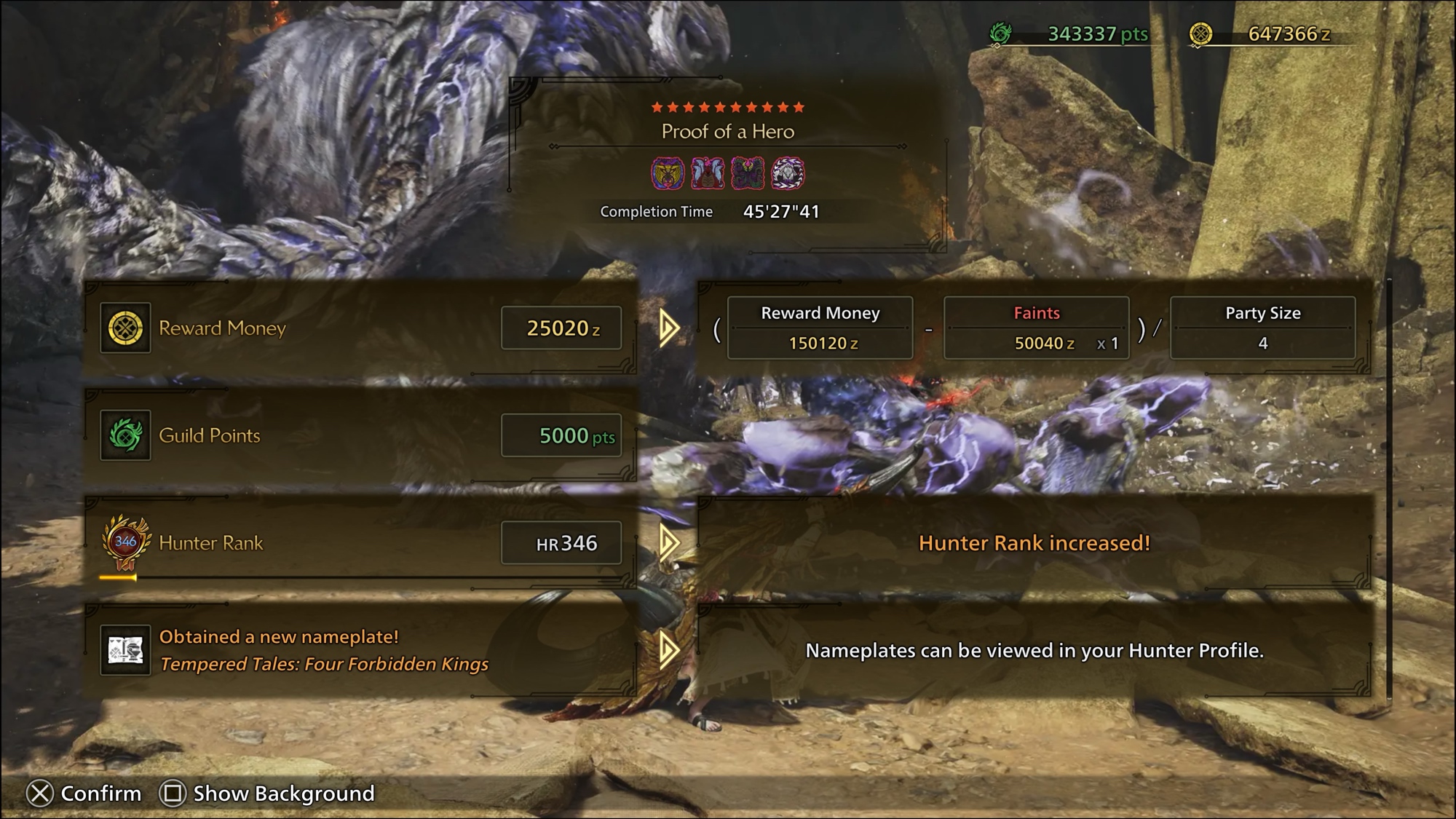
Task: Select the Hunter Rank row
Action: click(x=360, y=543)
